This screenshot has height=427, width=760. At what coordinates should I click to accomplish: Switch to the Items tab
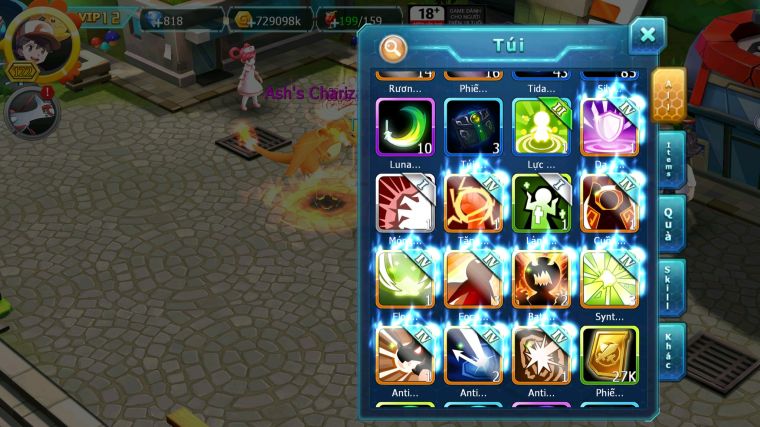pos(670,159)
